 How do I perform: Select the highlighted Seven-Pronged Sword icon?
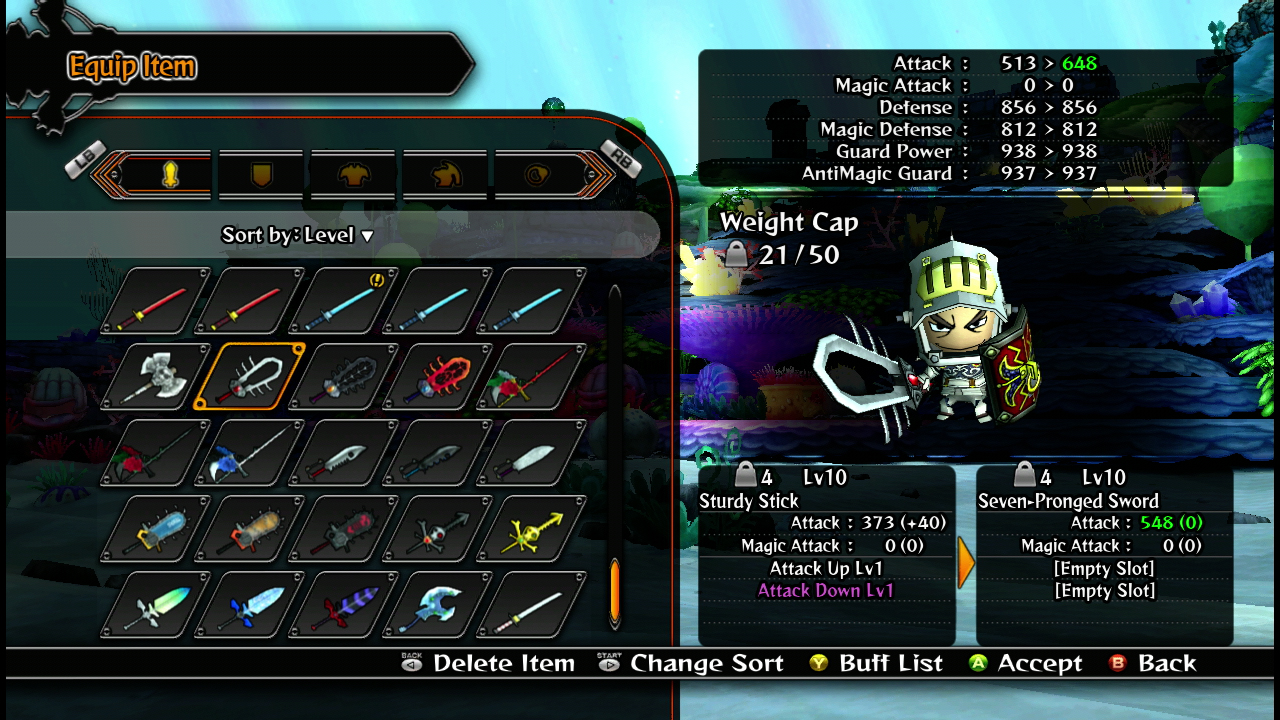pos(247,375)
